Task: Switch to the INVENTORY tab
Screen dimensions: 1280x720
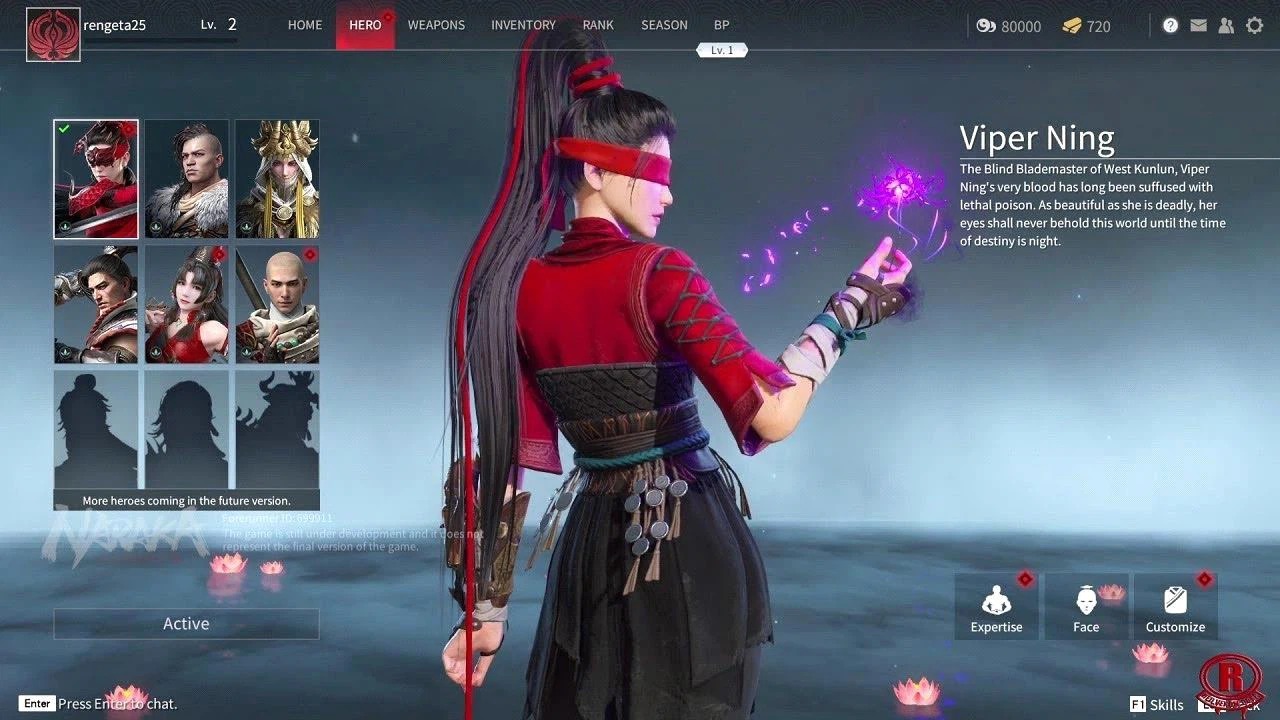Action: [x=523, y=25]
